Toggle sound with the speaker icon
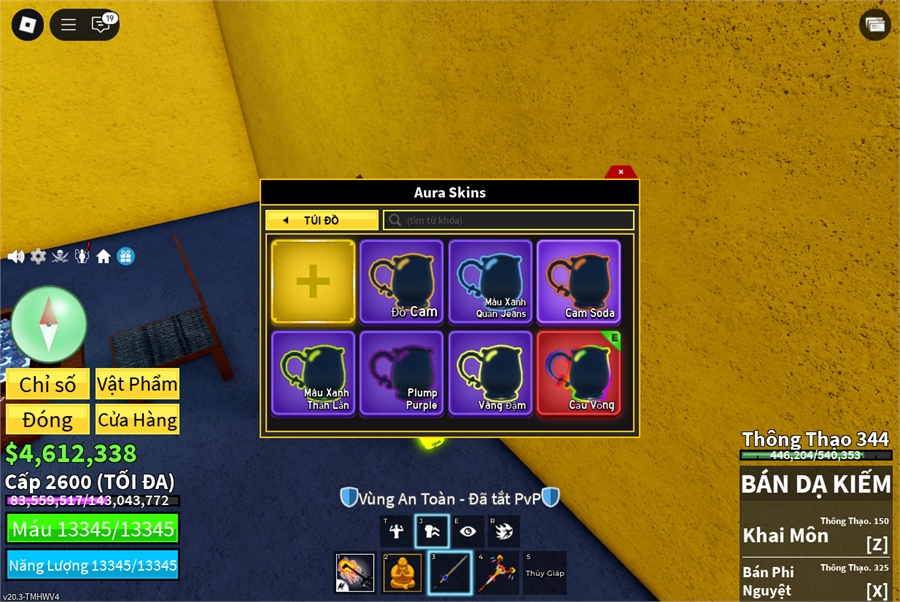This screenshot has height=602, width=900. click(x=16, y=257)
